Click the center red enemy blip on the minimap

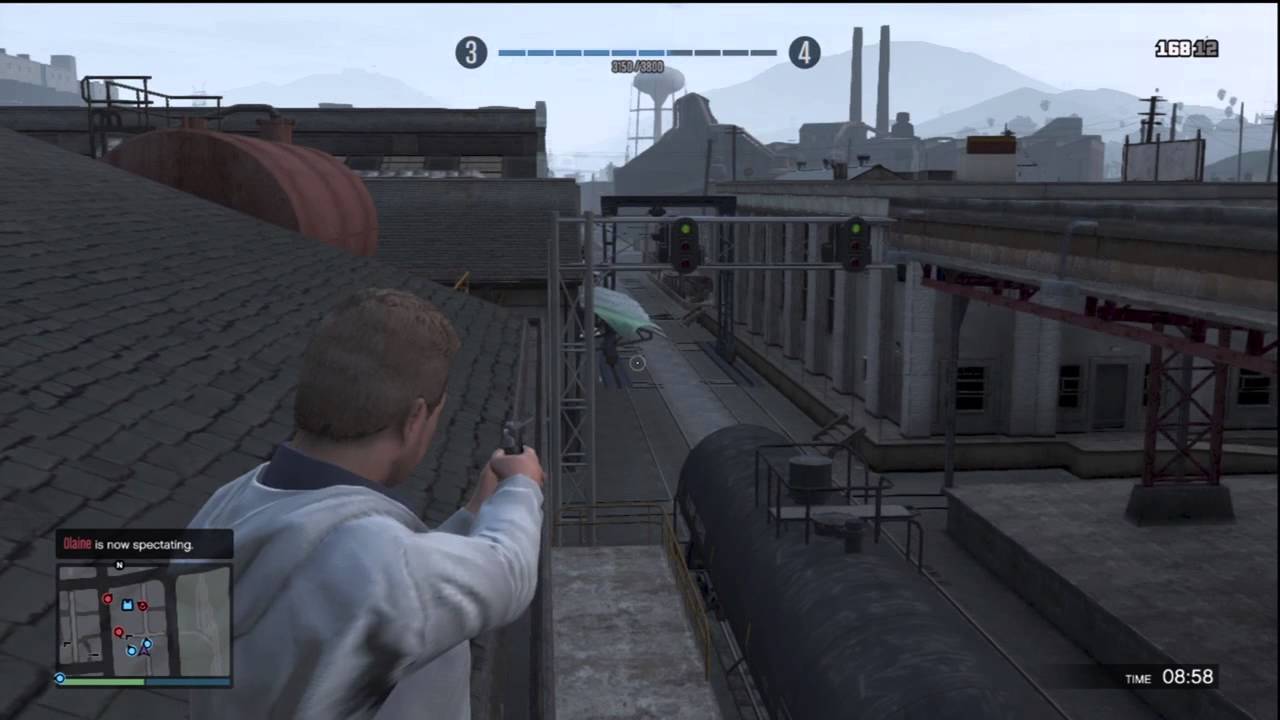(x=119, y=632)
